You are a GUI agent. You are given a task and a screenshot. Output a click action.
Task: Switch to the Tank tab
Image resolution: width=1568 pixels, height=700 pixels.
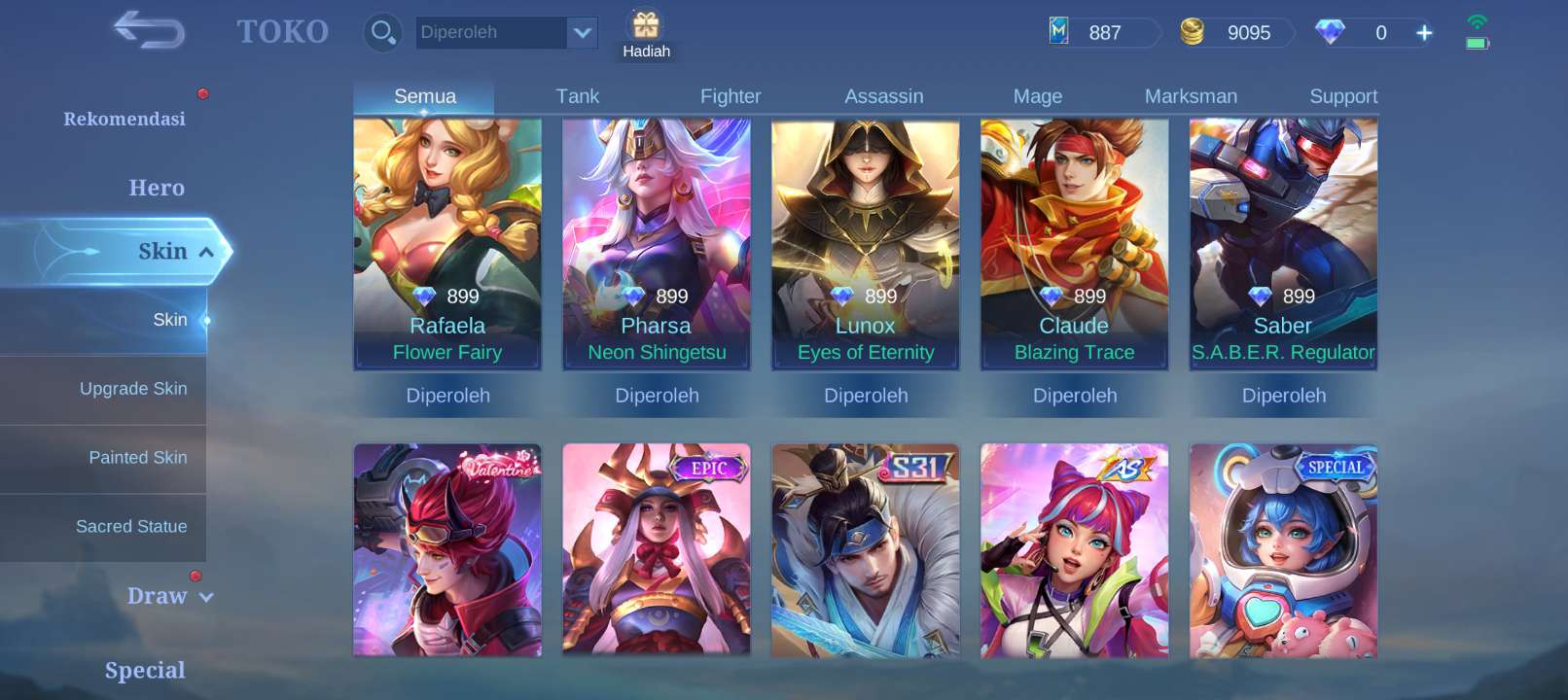[577, 96]
